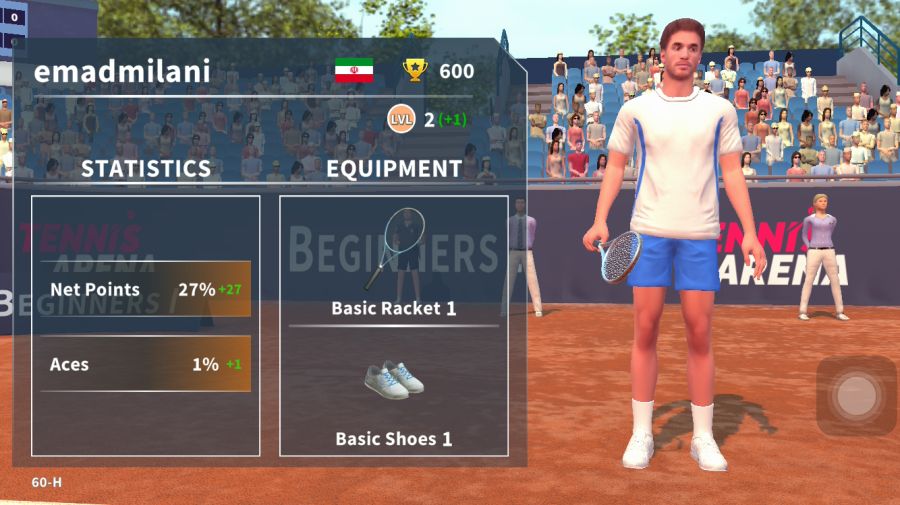Image resolution: width=900 pixels, height=505 pixels.
Task: Select the emadmilani player name
Action: click(x=122, y=71)
